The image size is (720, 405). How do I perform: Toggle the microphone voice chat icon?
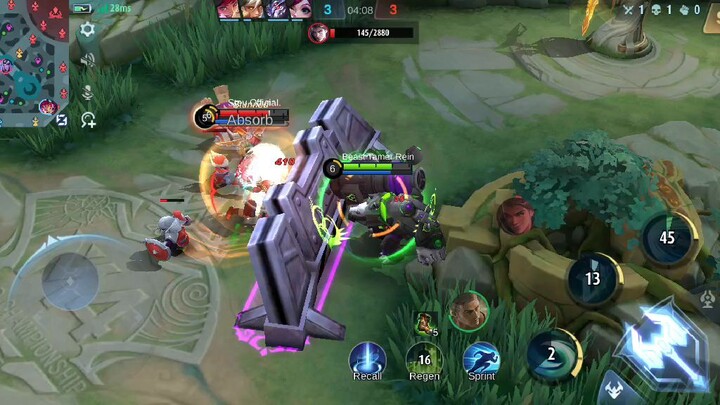pos(88,92)
